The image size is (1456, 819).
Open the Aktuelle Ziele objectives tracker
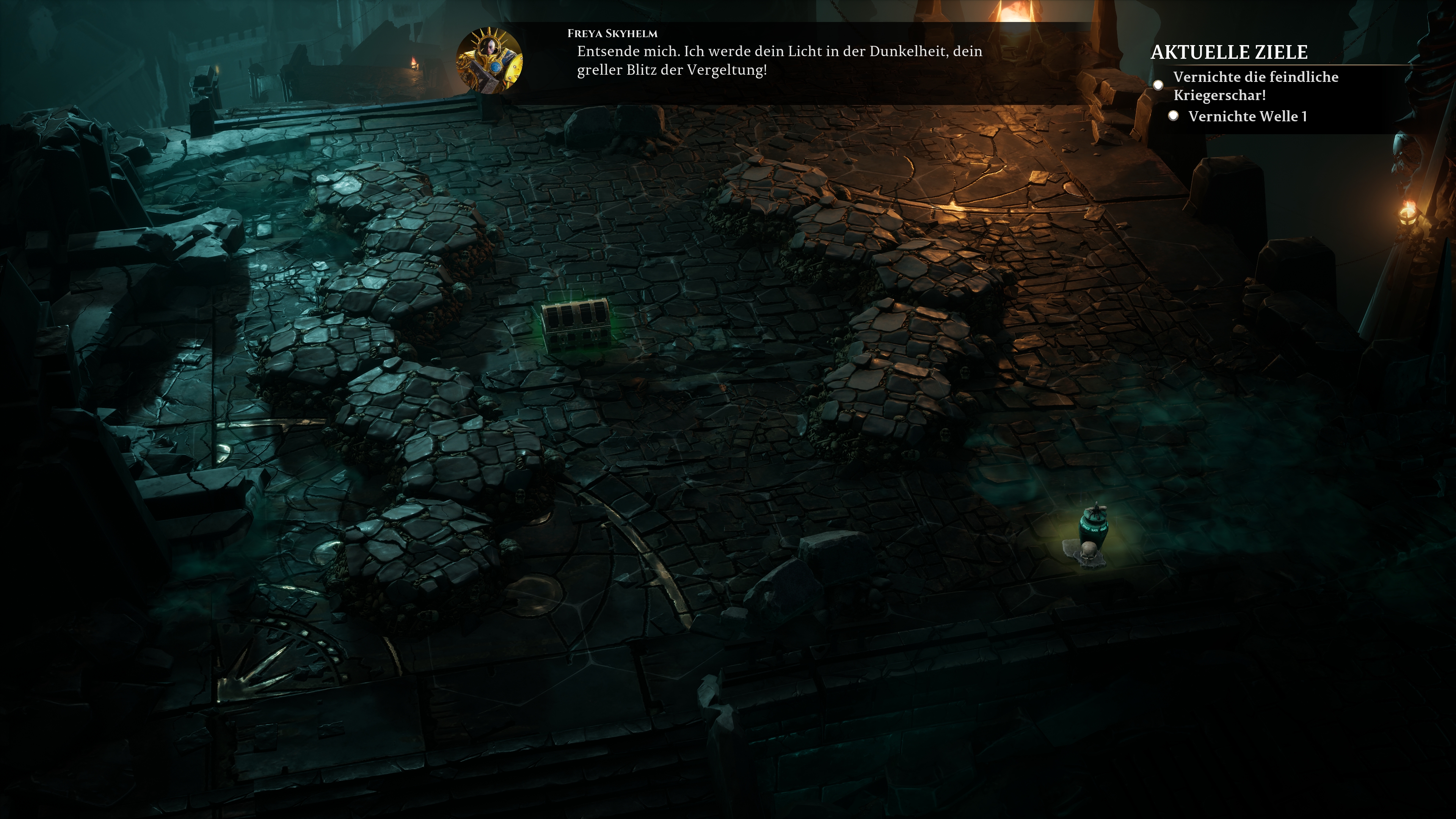point(1229,53)
